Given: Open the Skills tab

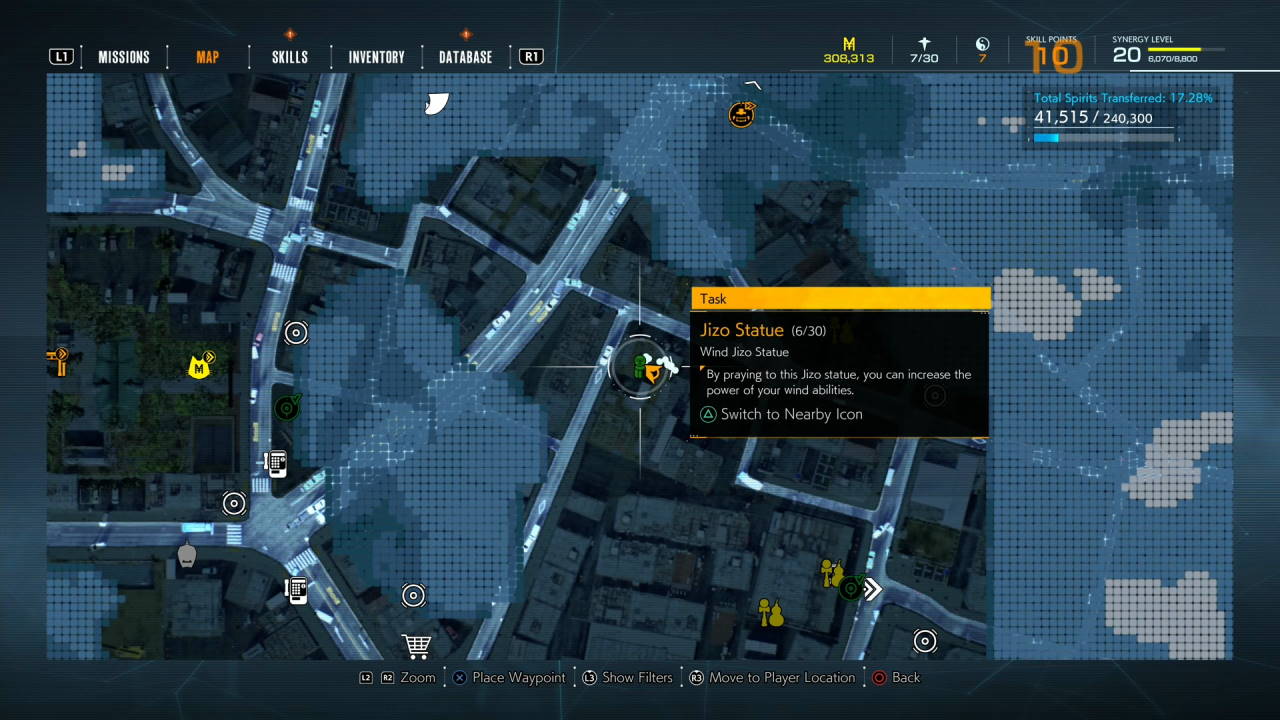Looking at the screenshot, I should [290, 57].
